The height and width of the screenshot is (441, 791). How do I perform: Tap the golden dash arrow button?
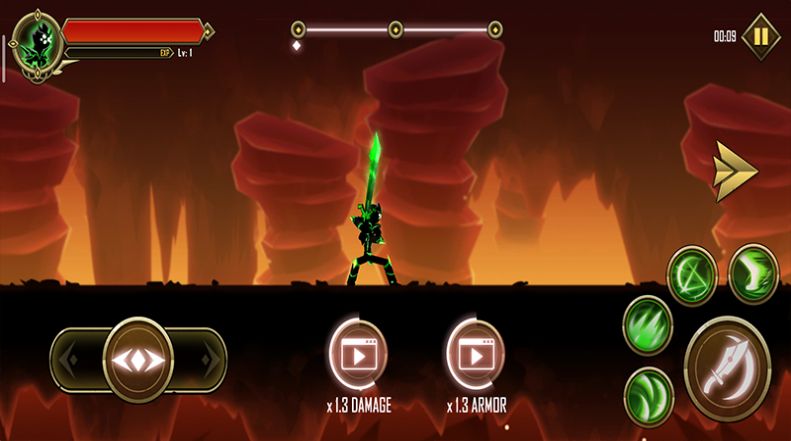[x=735, y=172]
